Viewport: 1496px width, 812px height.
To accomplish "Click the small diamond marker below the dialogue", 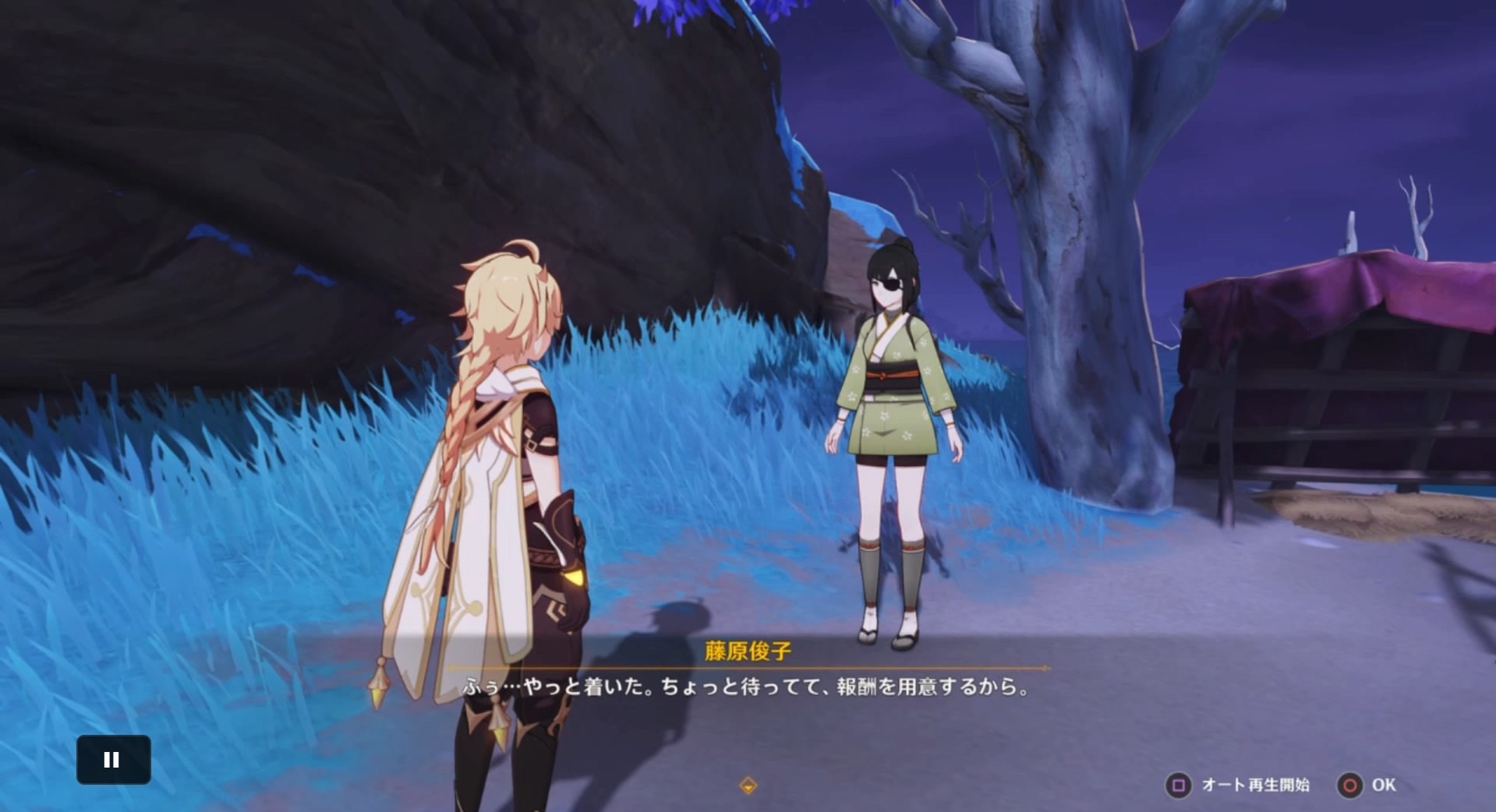I will click(748, 786).
